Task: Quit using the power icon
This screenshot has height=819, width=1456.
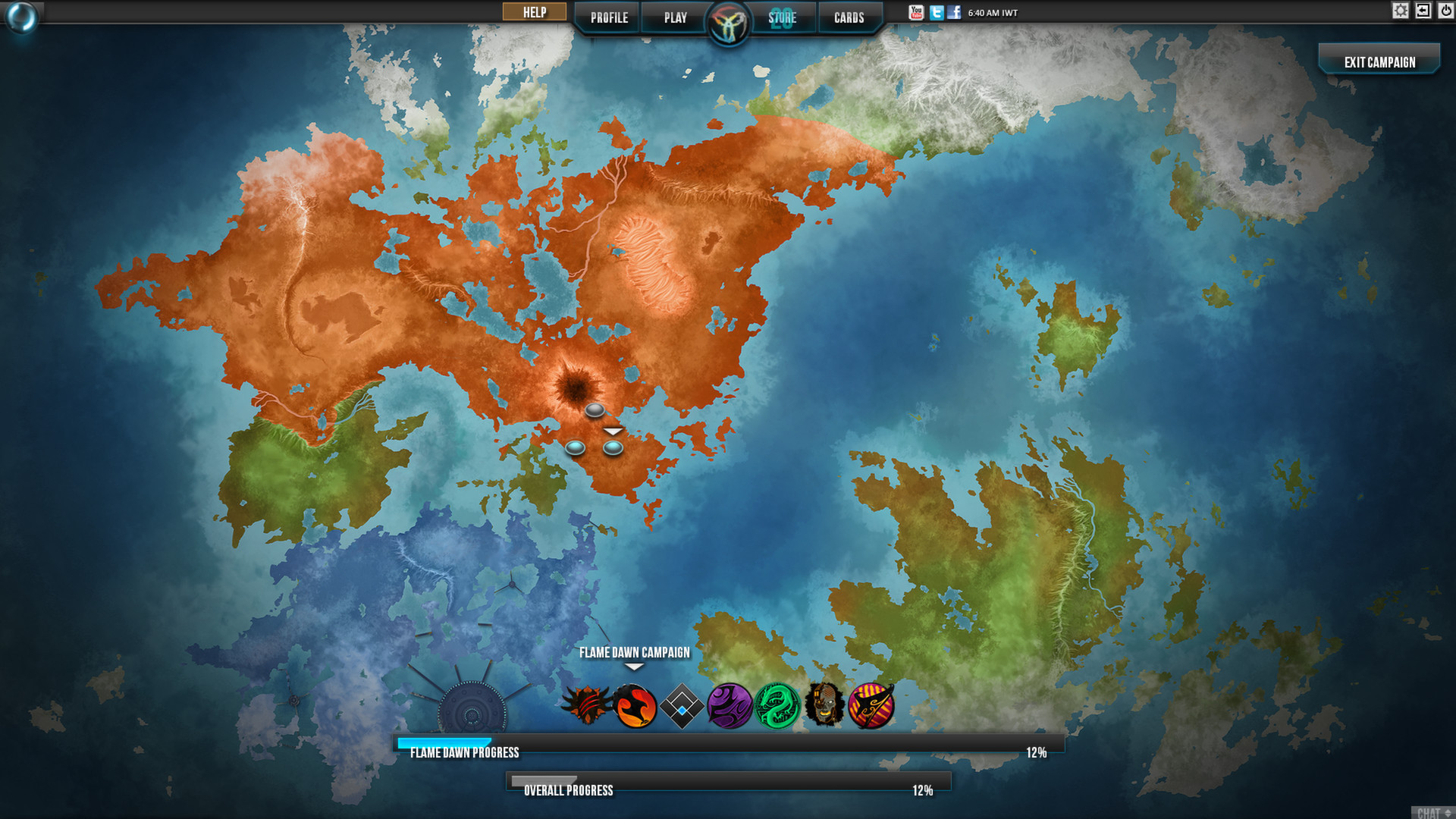Action: pos(1445,11)
